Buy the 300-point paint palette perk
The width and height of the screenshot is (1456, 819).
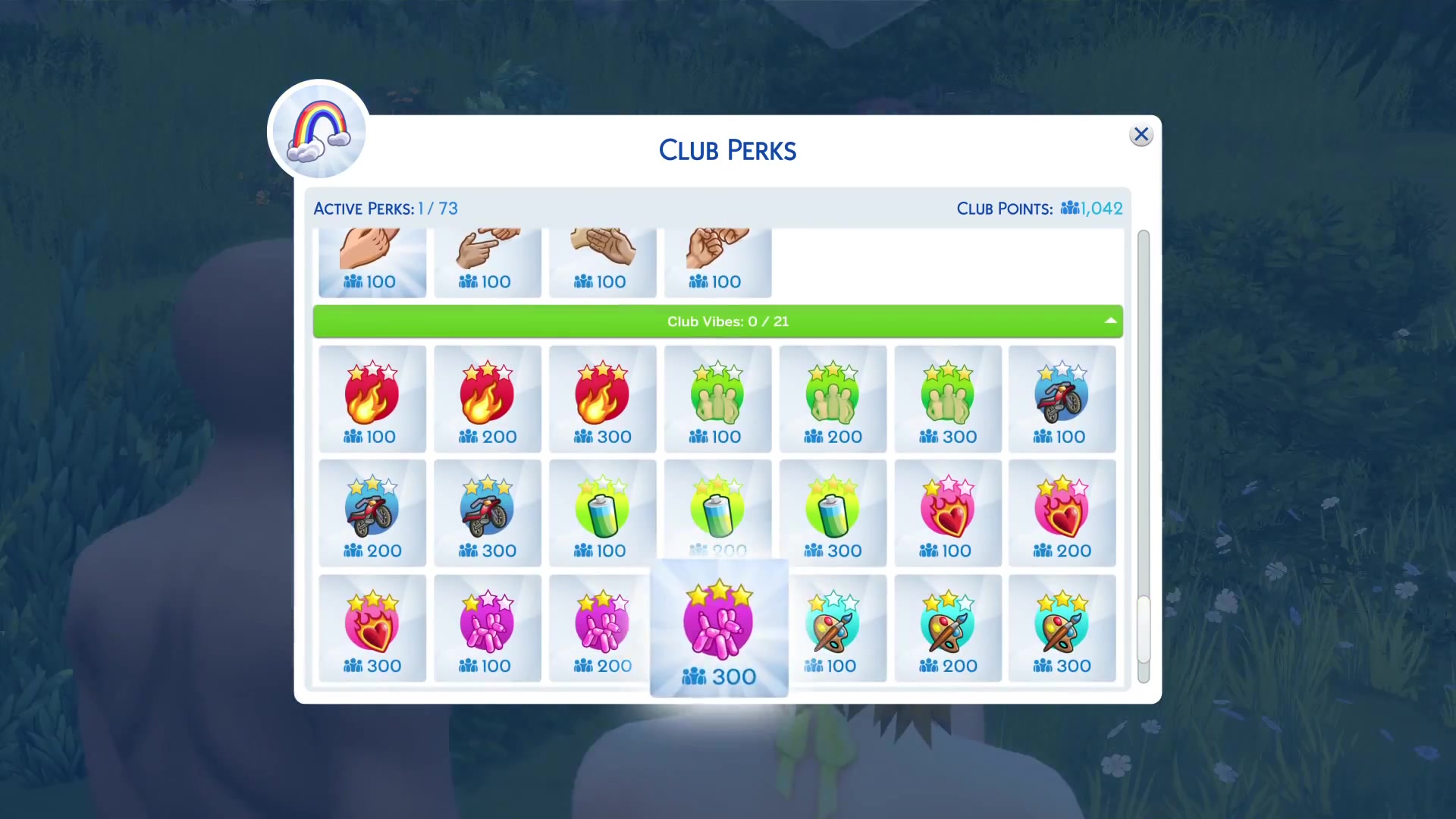coord(1062,629)
